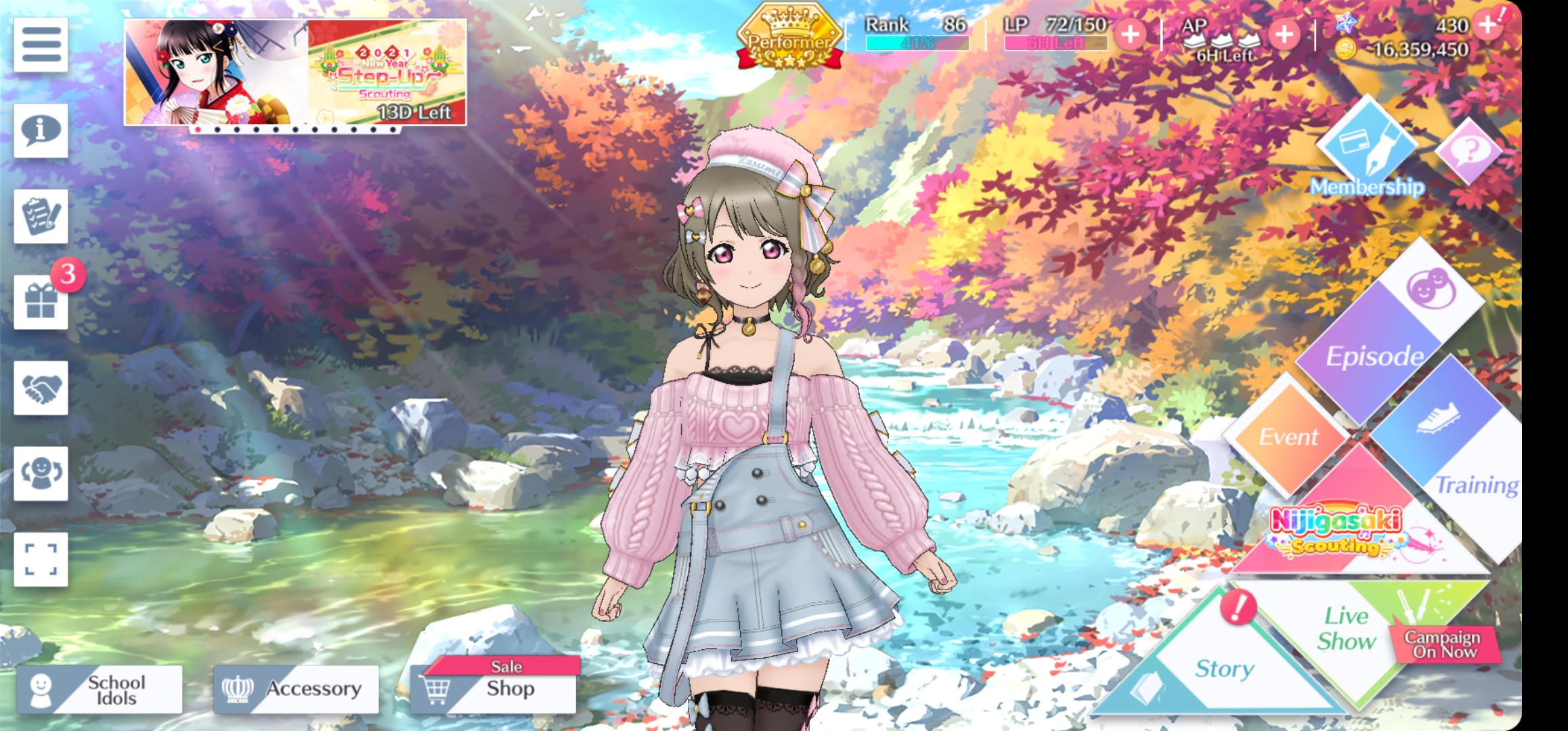Open the info speech bubble notices

tap(41, 130)
